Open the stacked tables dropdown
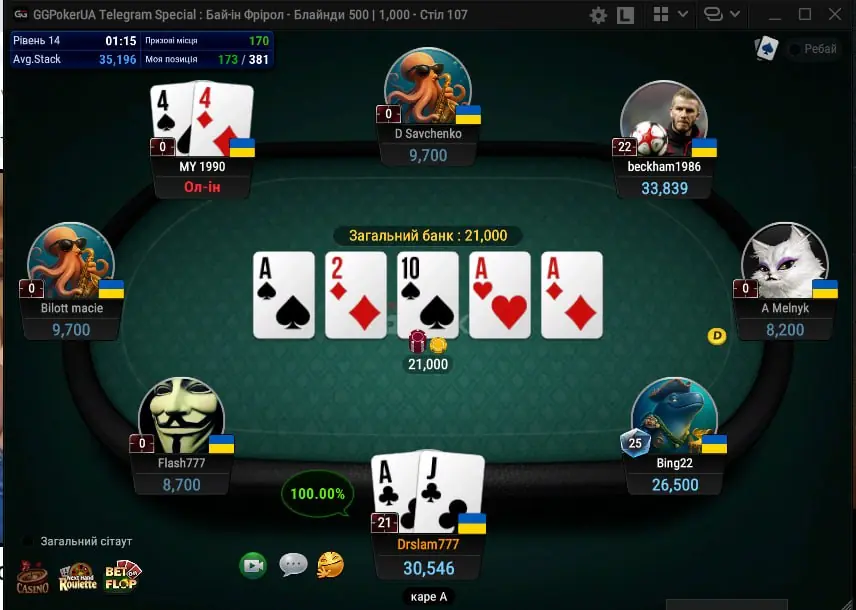856x610 pixels. coord(722,15)
